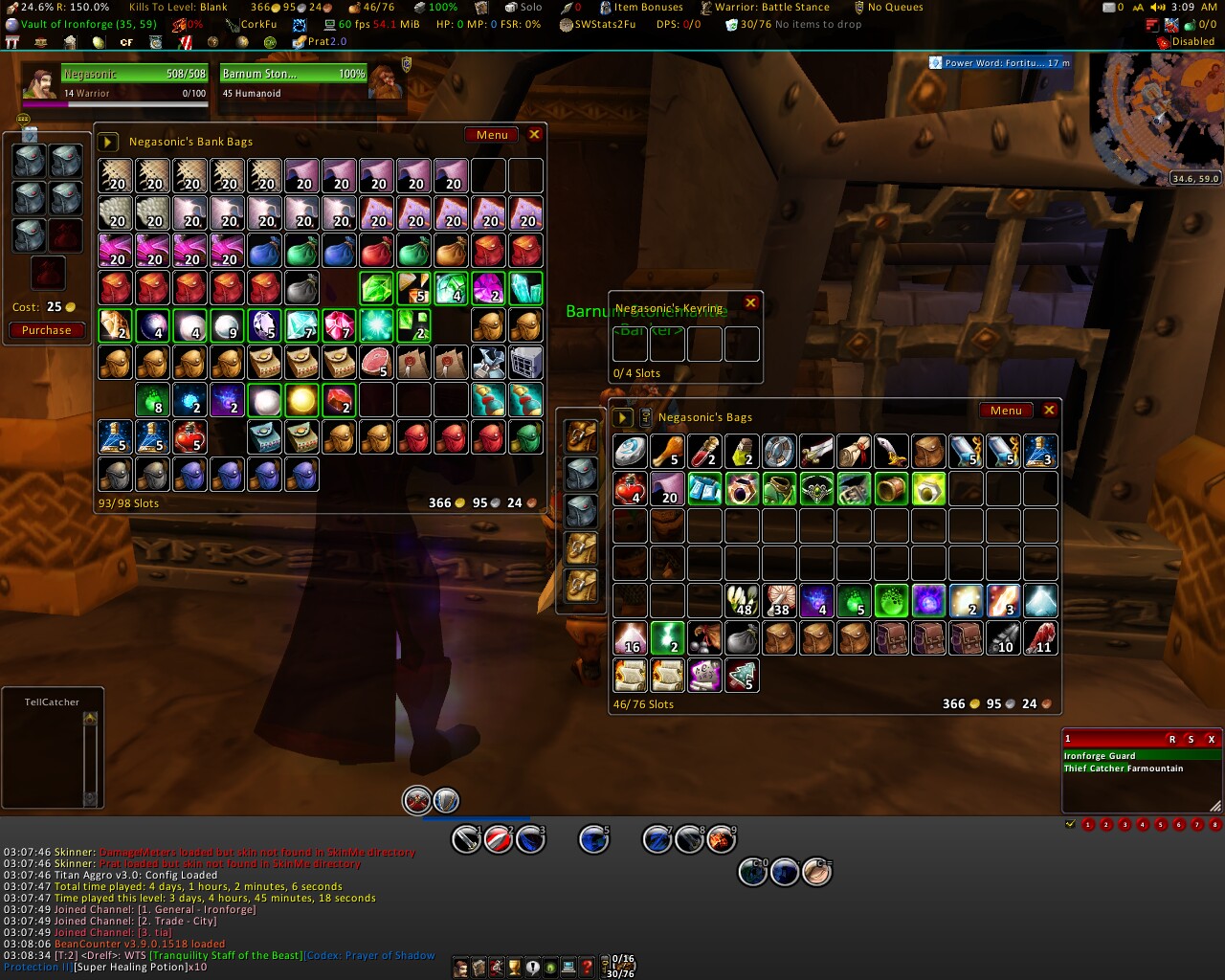Activate the sword ability in action slot 1
1225x980 pixels.
[467, 839]
